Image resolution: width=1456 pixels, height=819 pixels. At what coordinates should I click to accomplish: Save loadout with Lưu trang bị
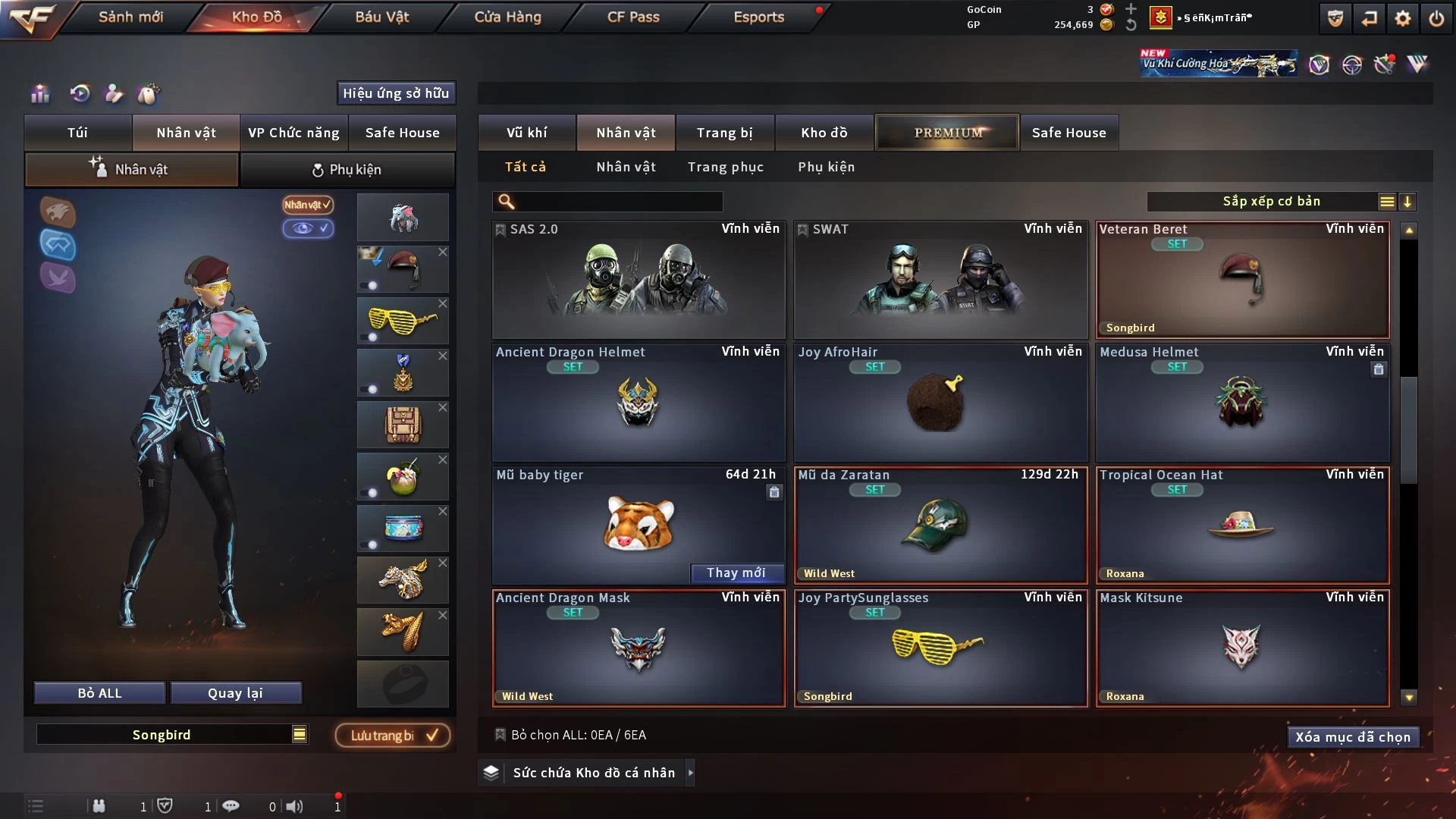click(393, 736)
